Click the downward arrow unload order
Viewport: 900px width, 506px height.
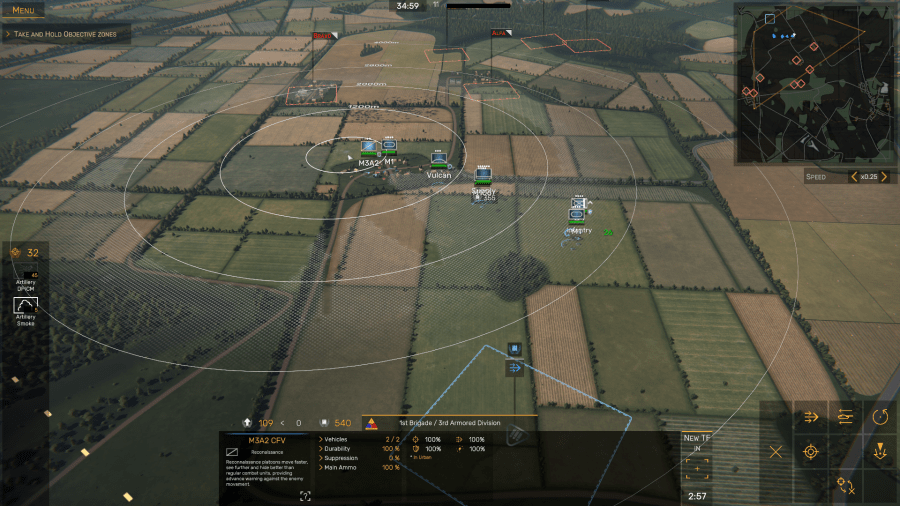click(881, 452)
